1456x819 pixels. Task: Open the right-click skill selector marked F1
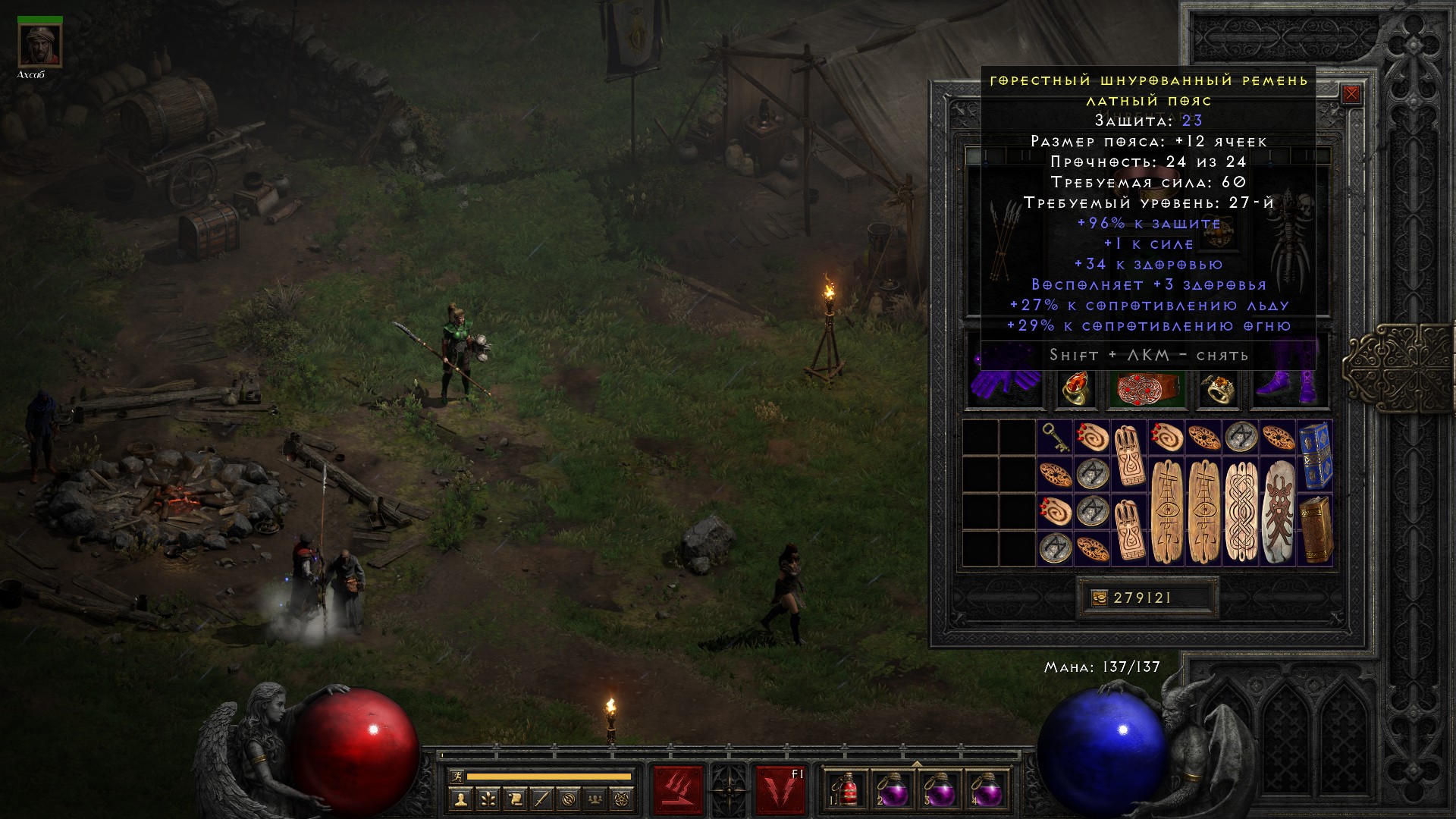coord(779,789)
